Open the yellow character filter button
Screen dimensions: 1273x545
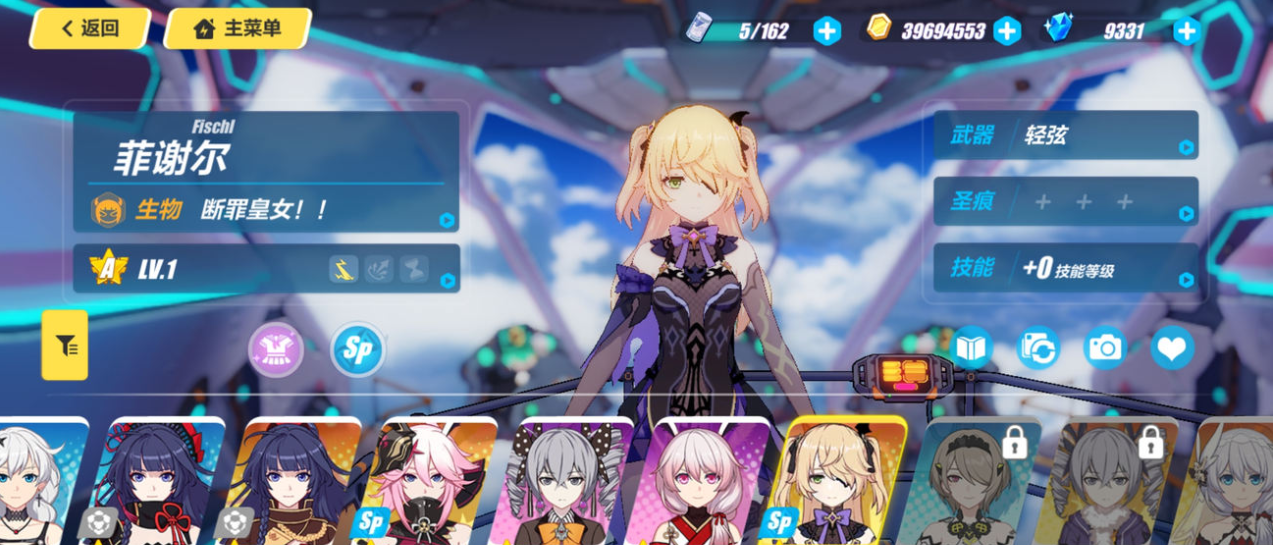65,345
